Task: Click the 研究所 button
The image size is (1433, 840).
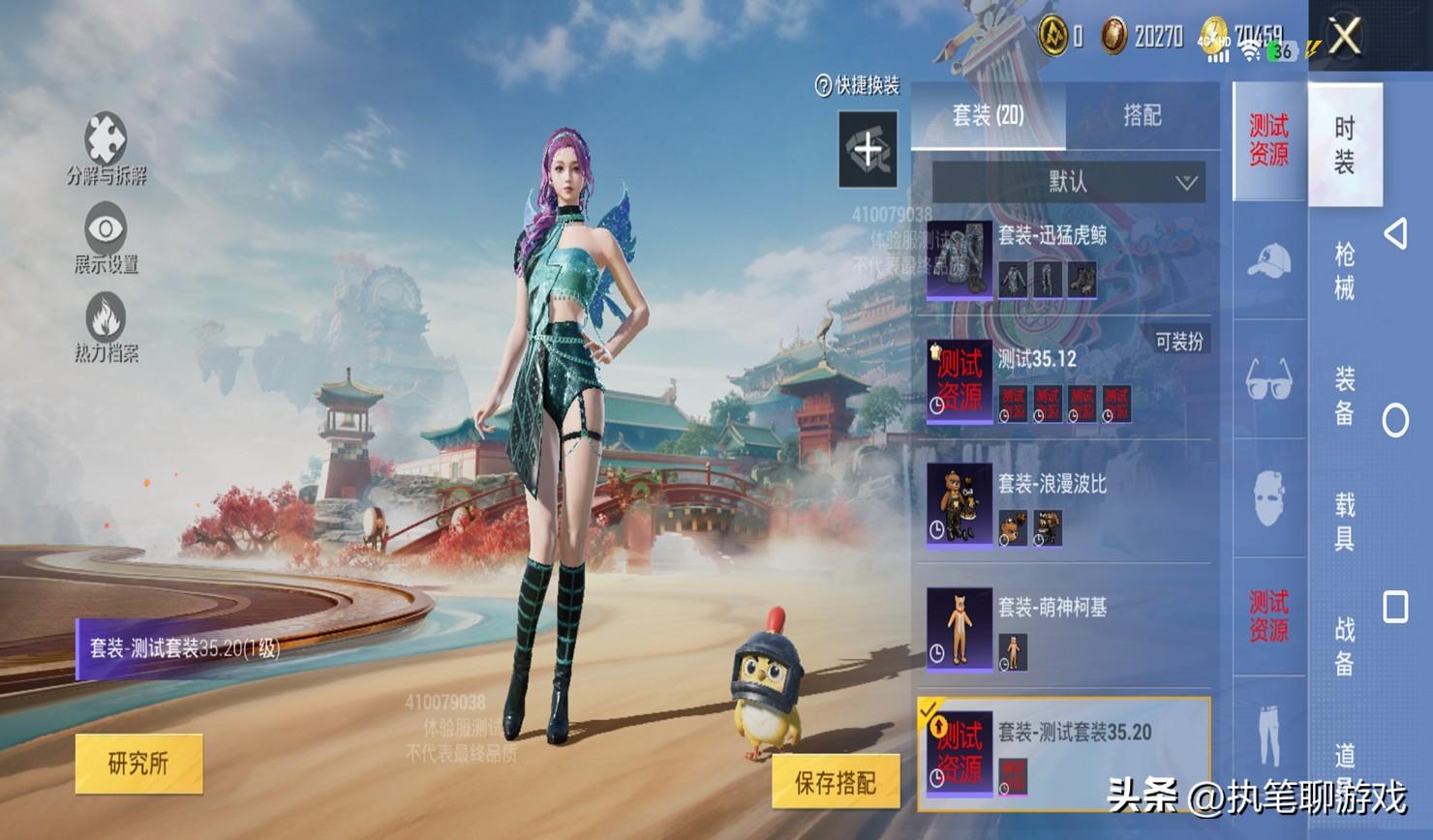Action: click(x=138, y=764)
